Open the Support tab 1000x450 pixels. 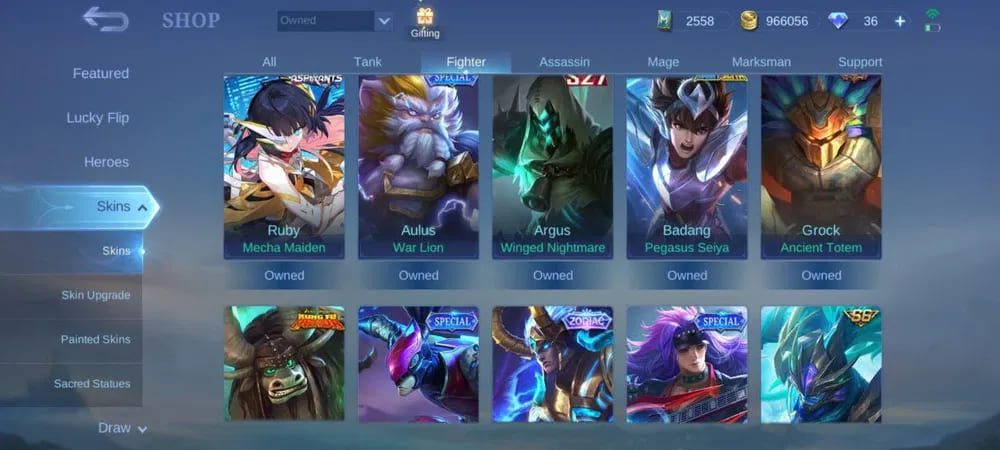860,62
